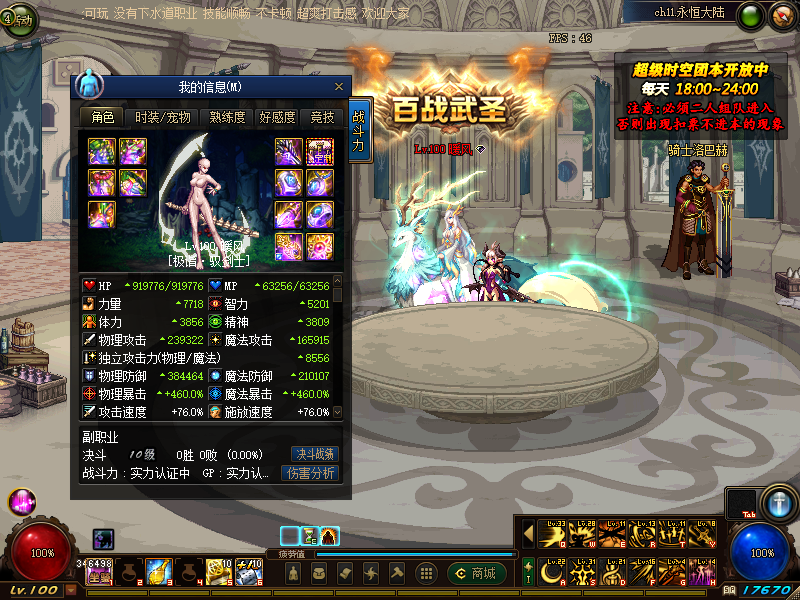
Task: Select the equipped ring slot
Action: [x=320, y=213]
